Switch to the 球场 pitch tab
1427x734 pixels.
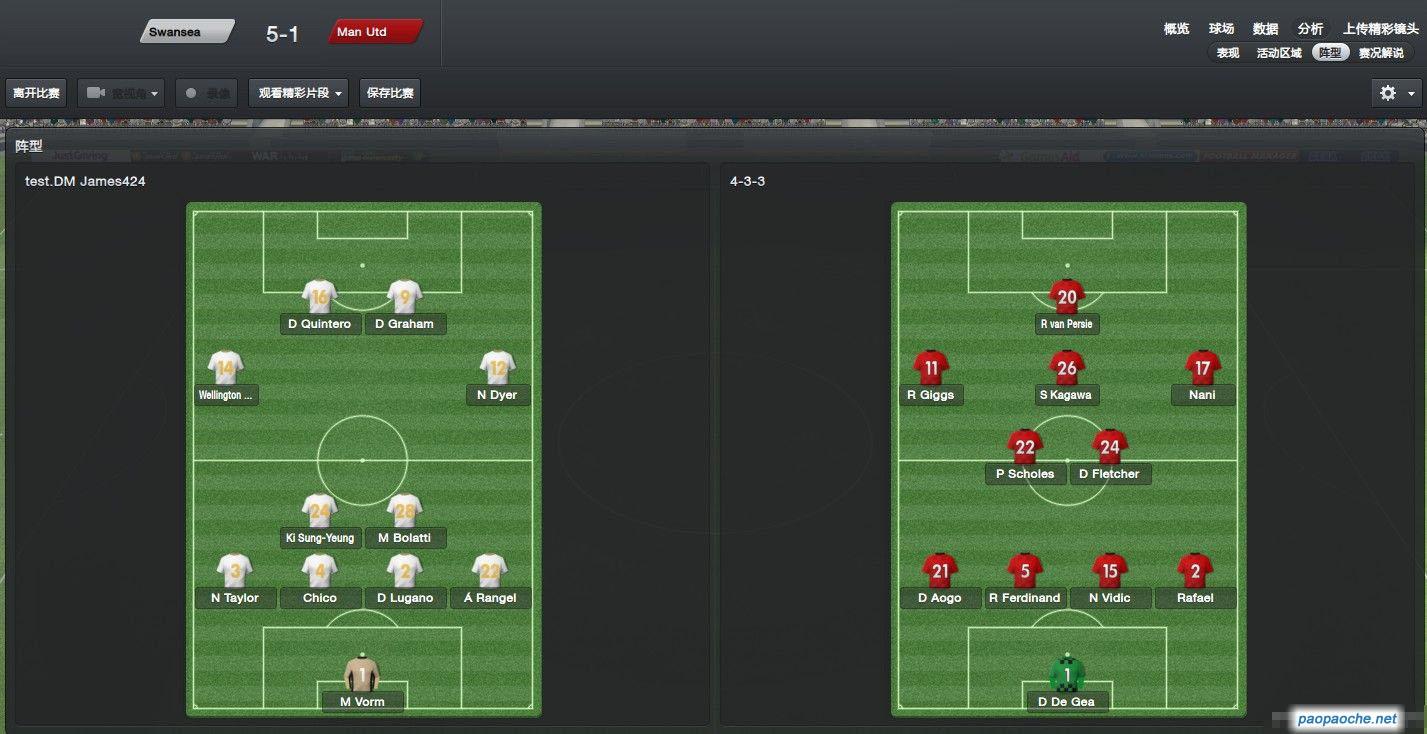pos(1221,29)
